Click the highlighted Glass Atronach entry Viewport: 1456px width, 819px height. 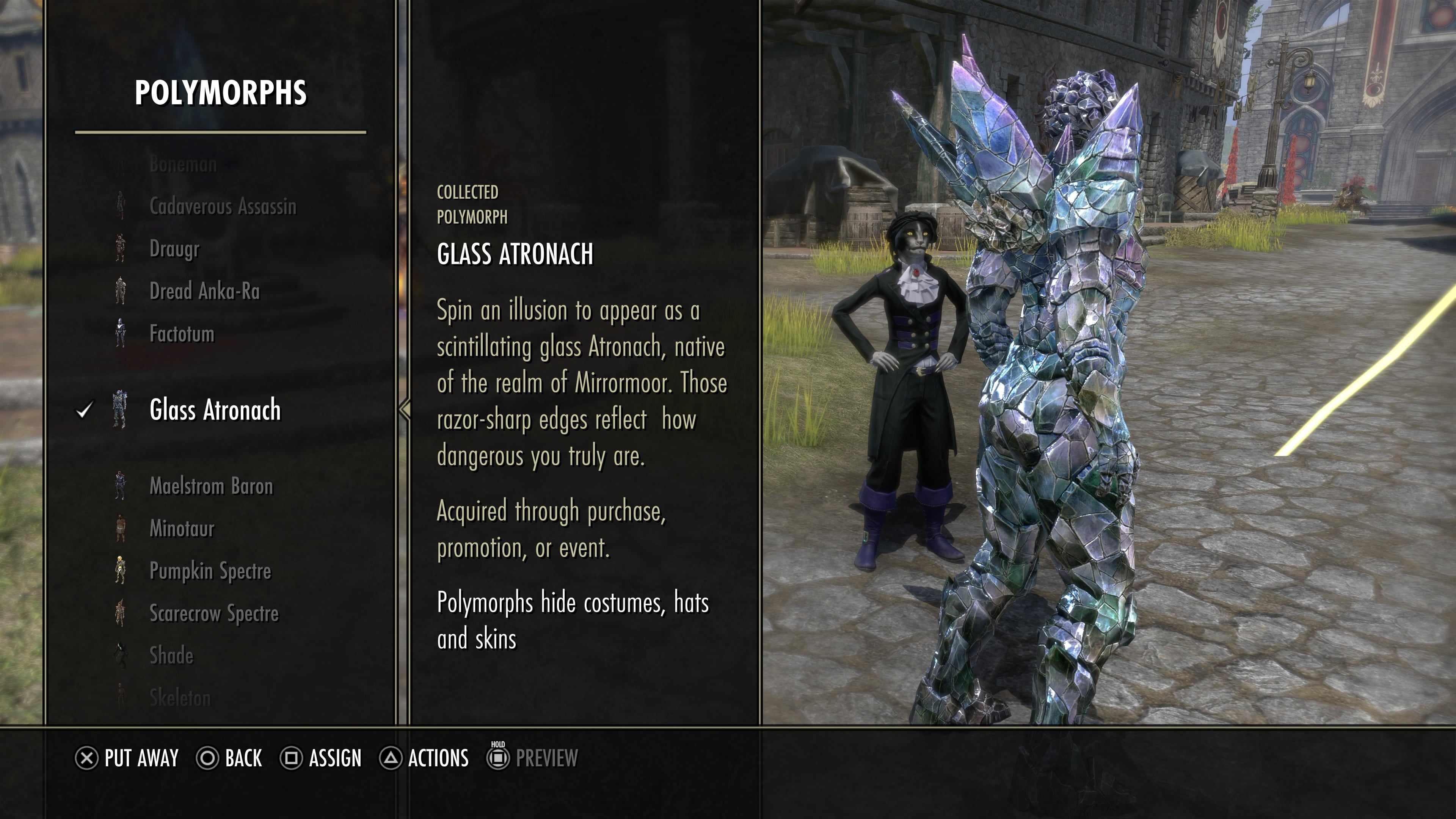click(x=215, y=410)
